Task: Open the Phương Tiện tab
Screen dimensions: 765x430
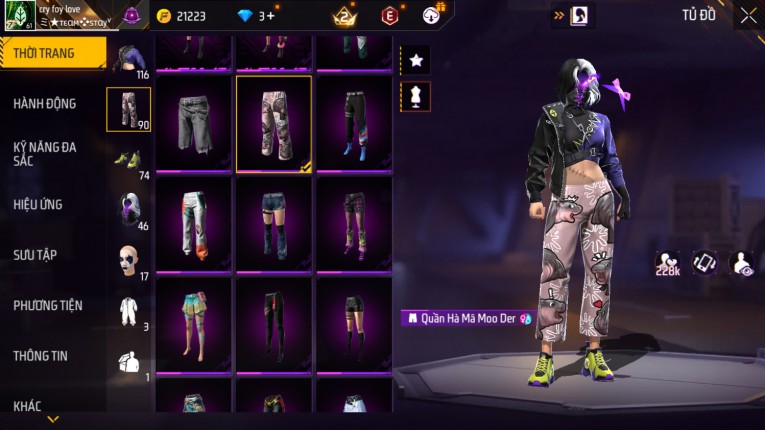Action: (x=48, y=305)
